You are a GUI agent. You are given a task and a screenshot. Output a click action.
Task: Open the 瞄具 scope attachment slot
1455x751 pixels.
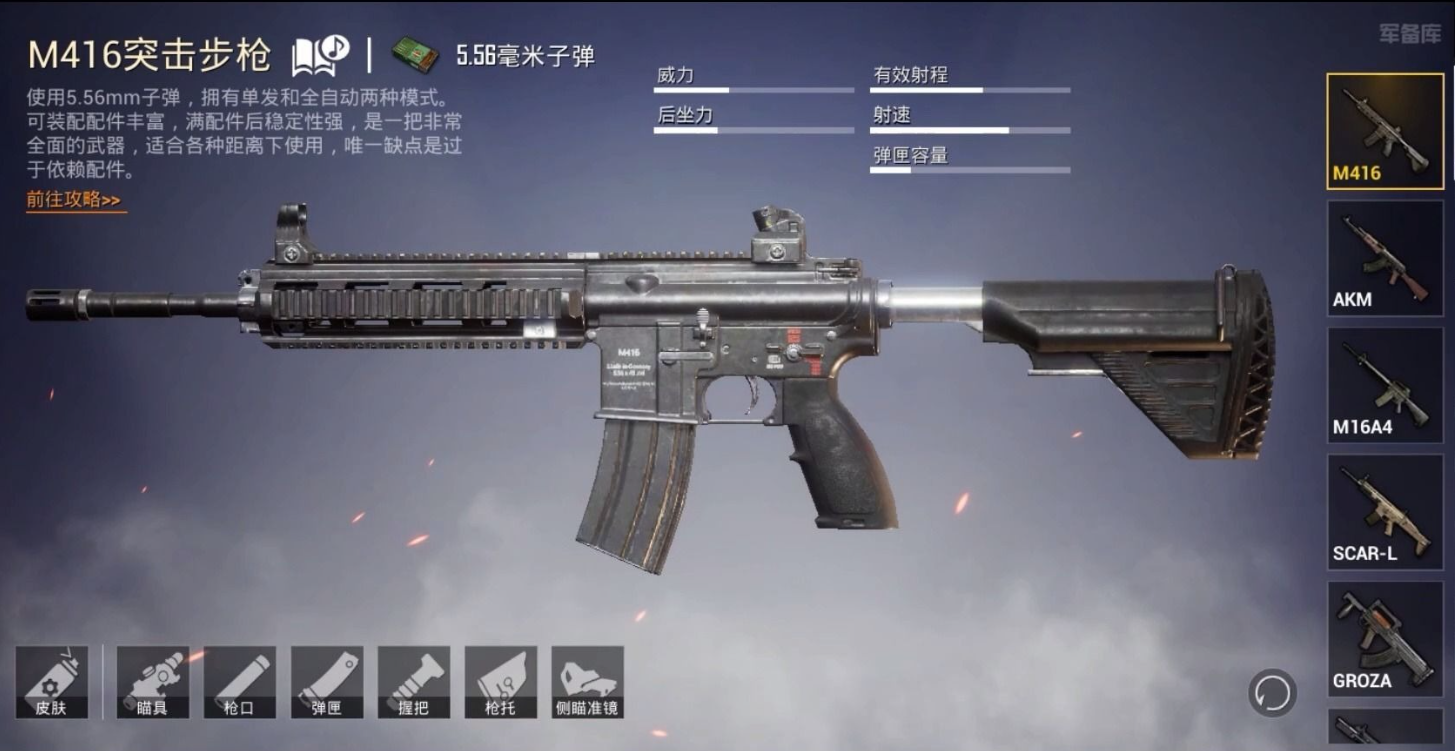click(x=153, y=681)
